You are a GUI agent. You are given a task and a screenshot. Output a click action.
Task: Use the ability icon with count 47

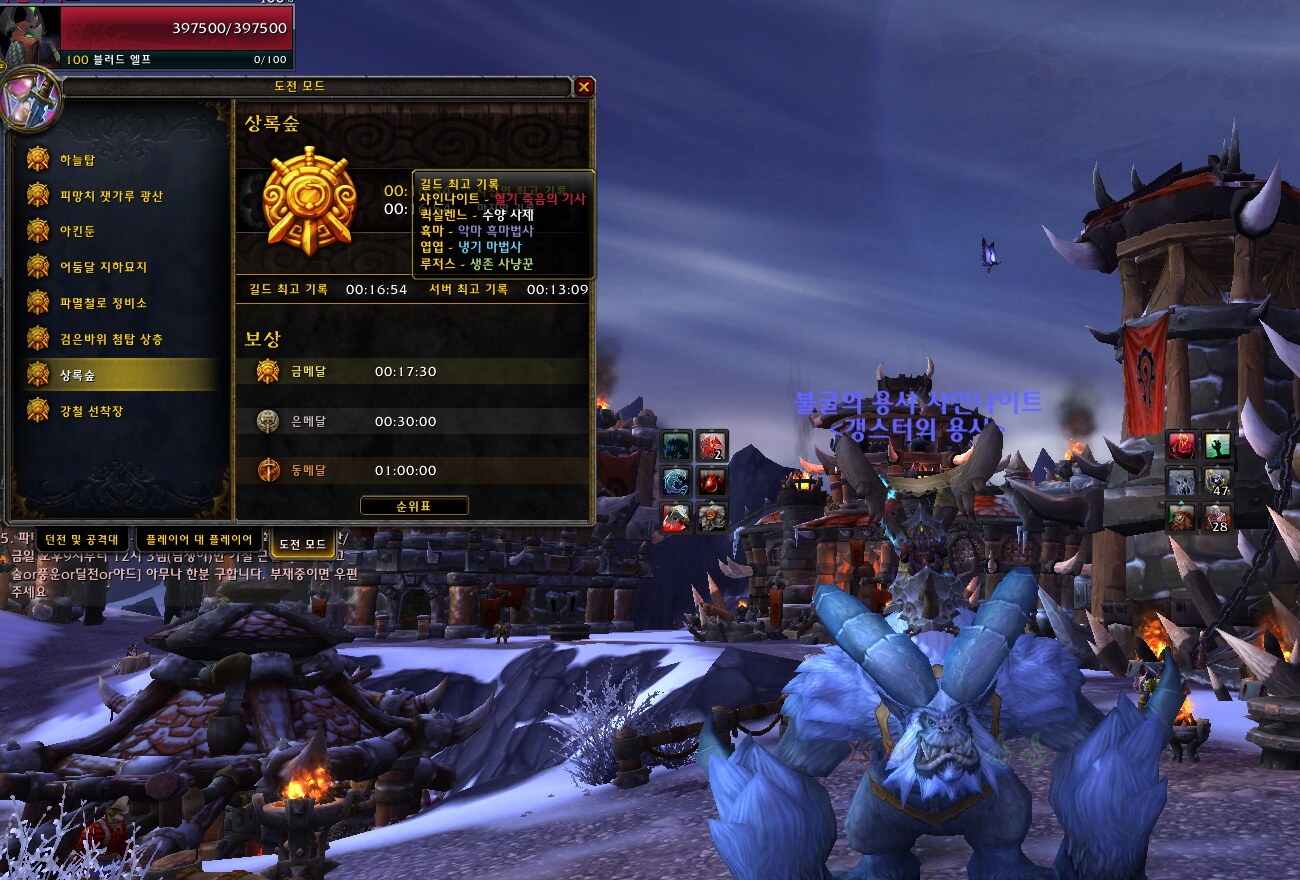tap(1216, 482)
